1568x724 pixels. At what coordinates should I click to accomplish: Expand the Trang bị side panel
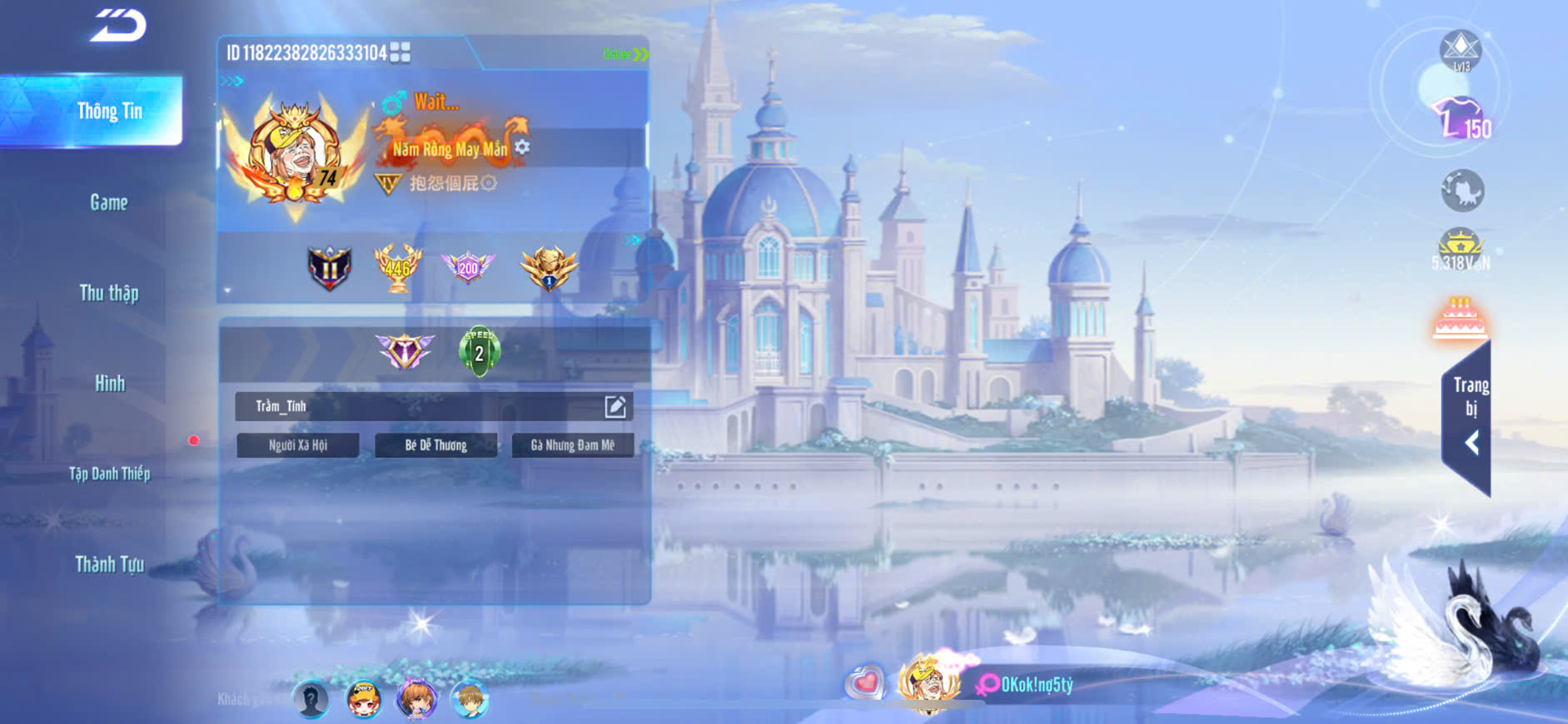1469,416
